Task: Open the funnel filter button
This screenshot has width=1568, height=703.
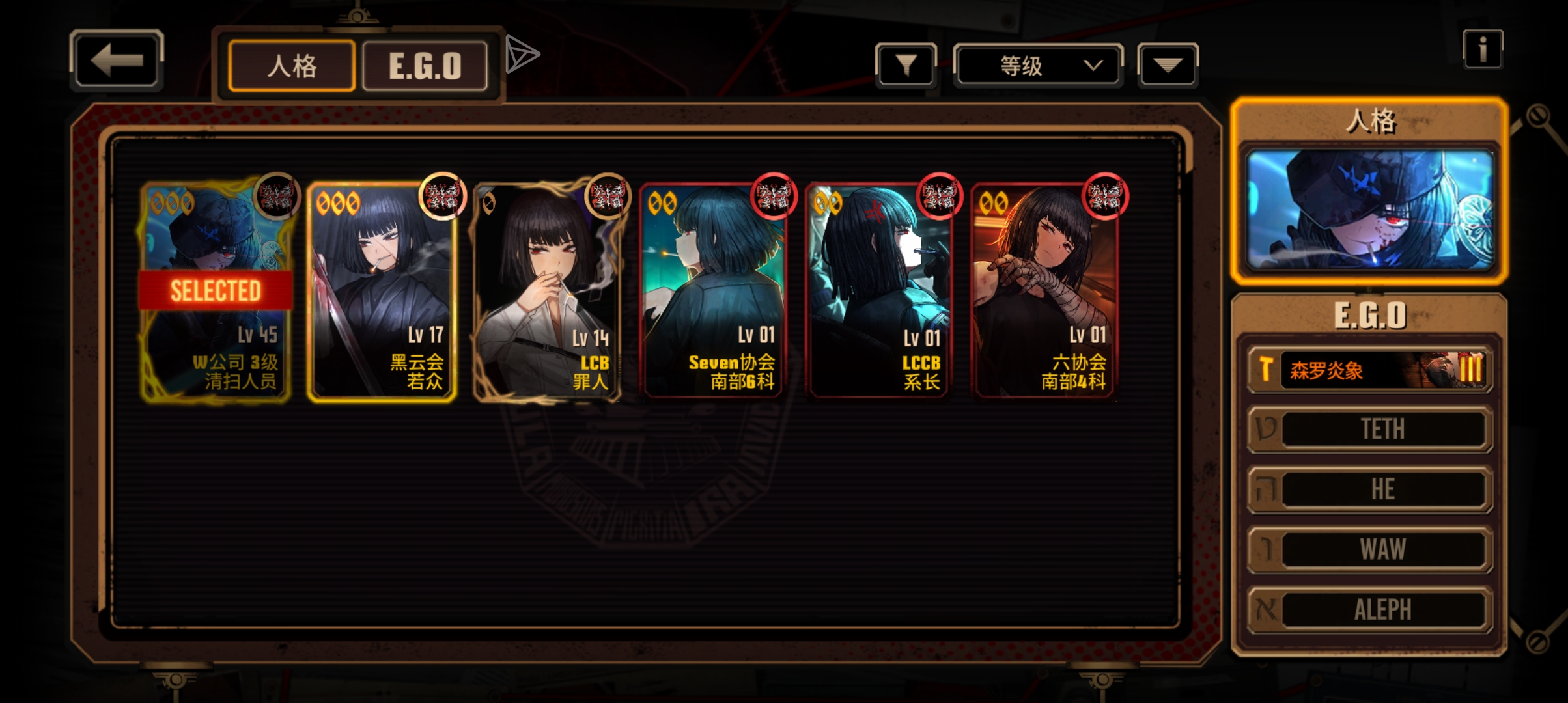Action: pos(906,65)
